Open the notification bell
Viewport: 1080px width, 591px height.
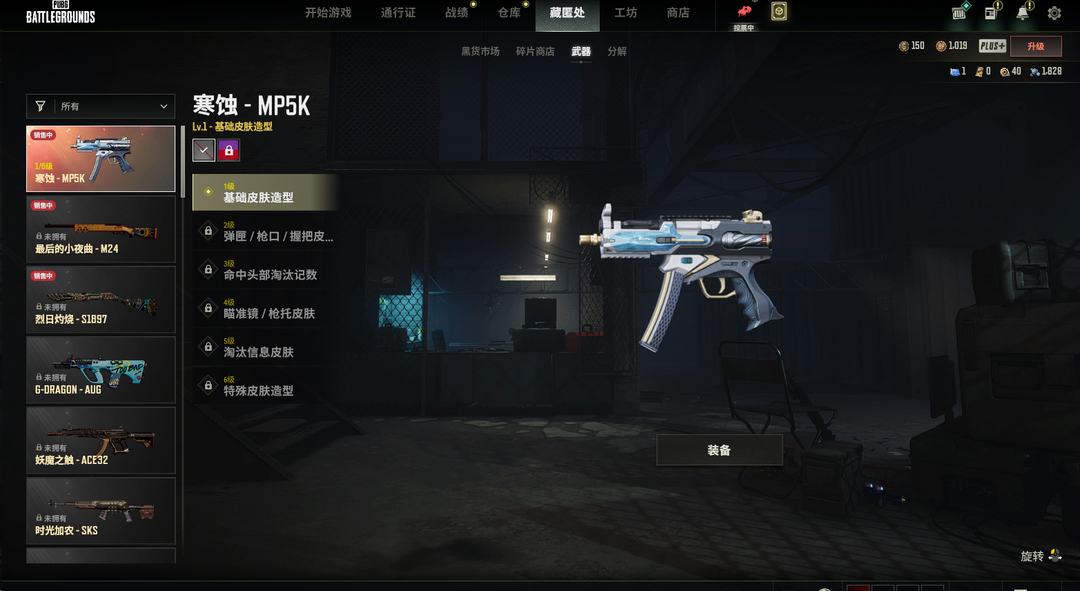pyautogui.click(x=1022, y=13)
